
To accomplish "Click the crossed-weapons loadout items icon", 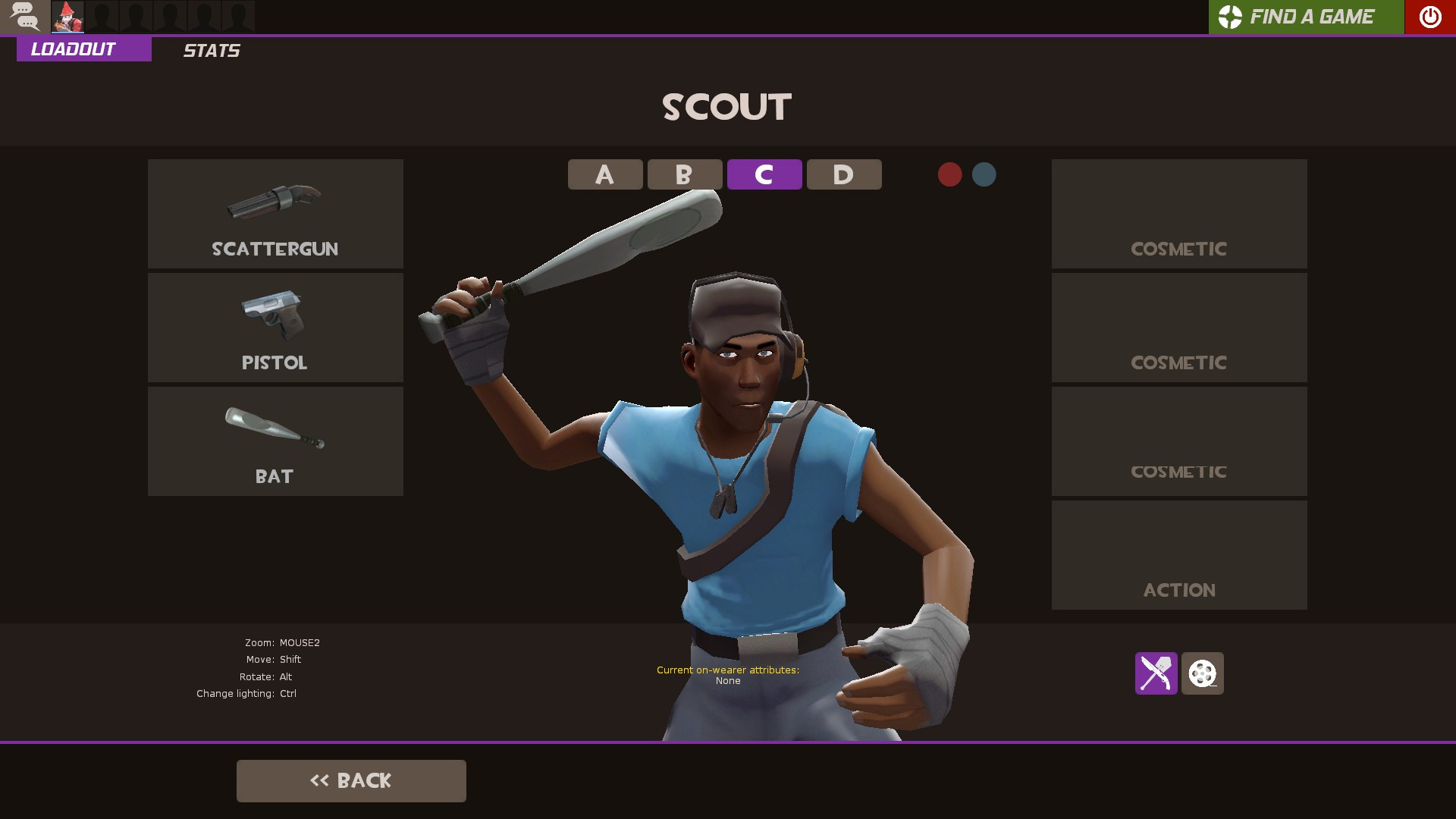I will [1156, 674].
